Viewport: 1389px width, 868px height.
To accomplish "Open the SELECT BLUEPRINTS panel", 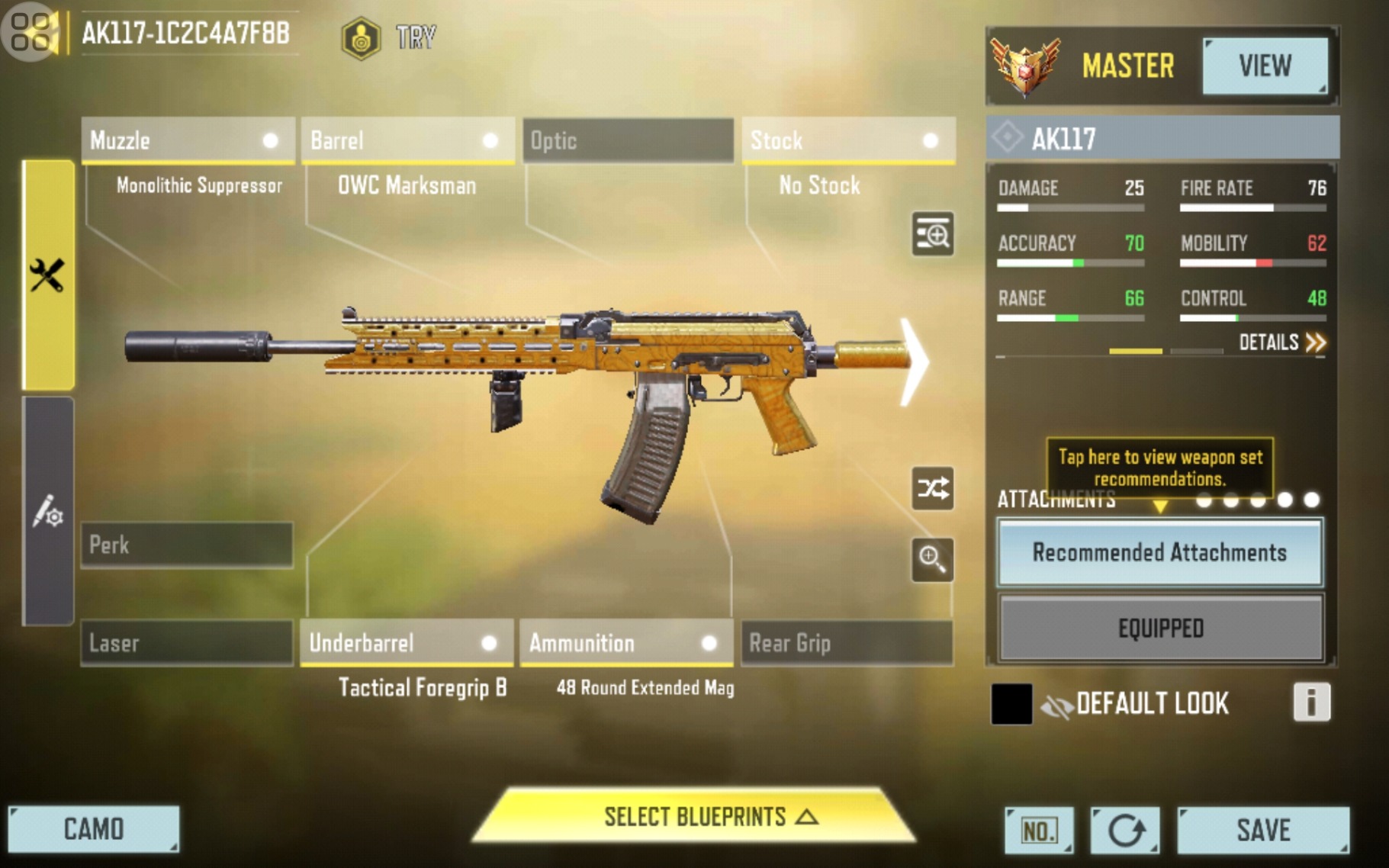I will (694, 817).
